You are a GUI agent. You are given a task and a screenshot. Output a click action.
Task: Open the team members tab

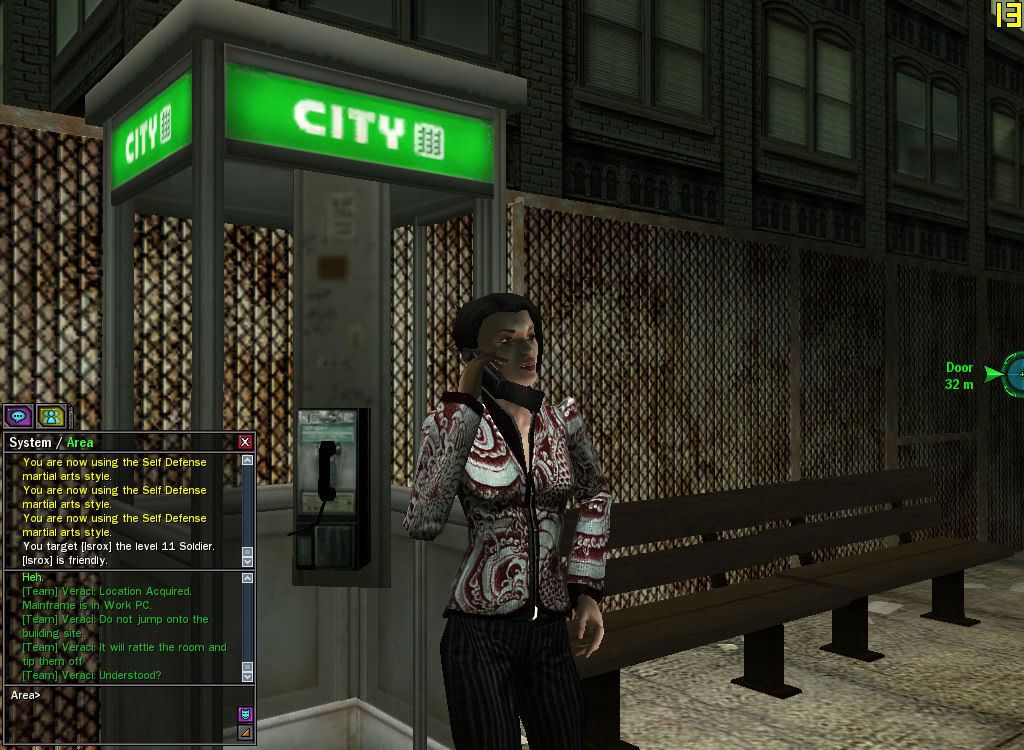(x=50, y=416)
